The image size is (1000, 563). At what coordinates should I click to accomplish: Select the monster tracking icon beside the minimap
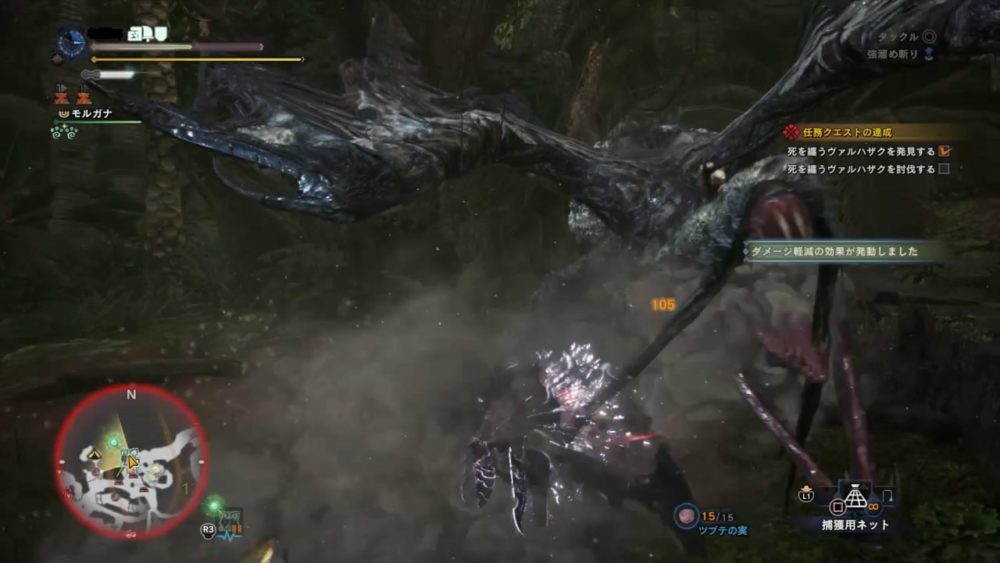pyautogui.click(x=229, y=520)
